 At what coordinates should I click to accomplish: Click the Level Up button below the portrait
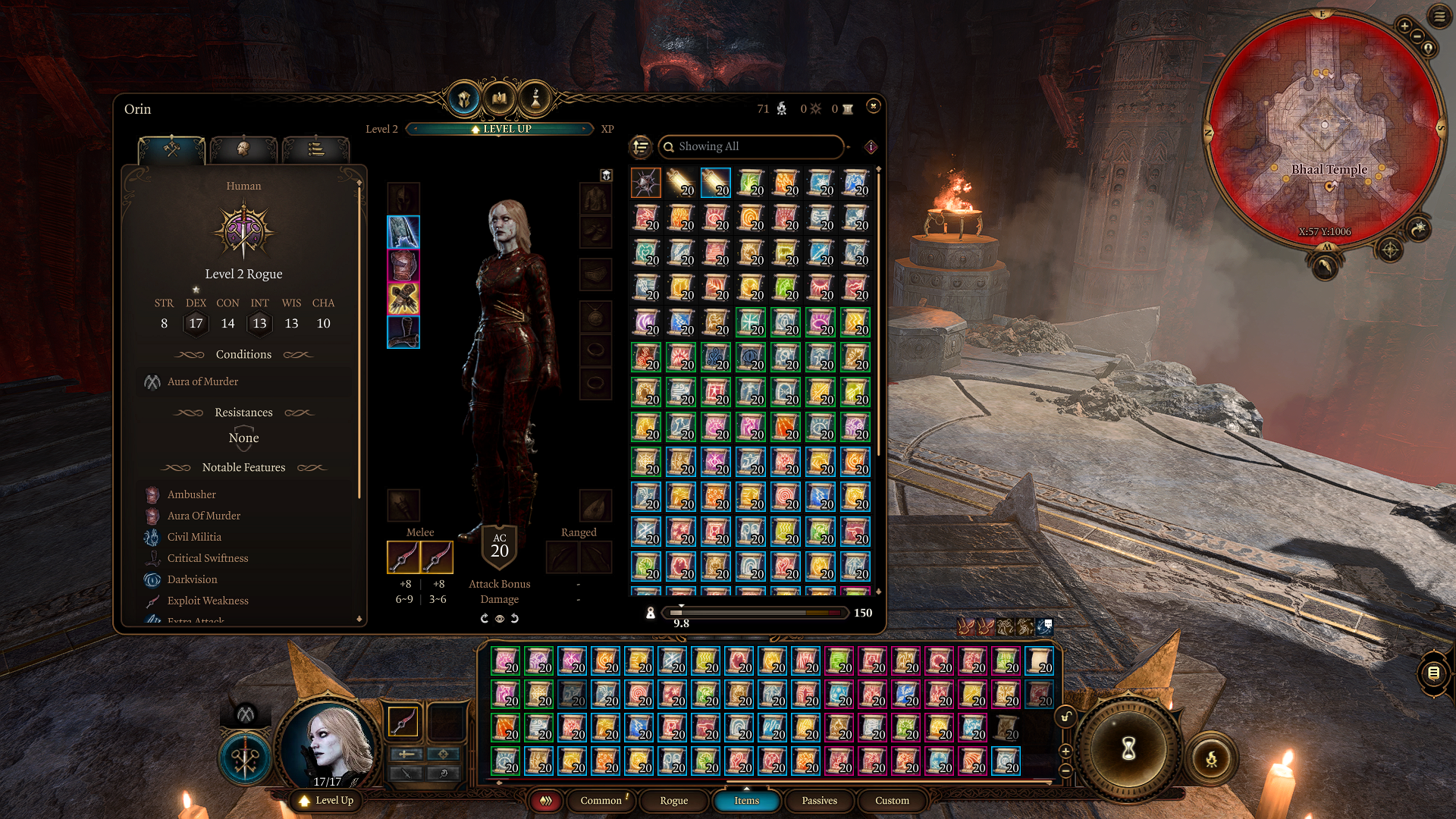pyautogui.click(x=327, y=800)
